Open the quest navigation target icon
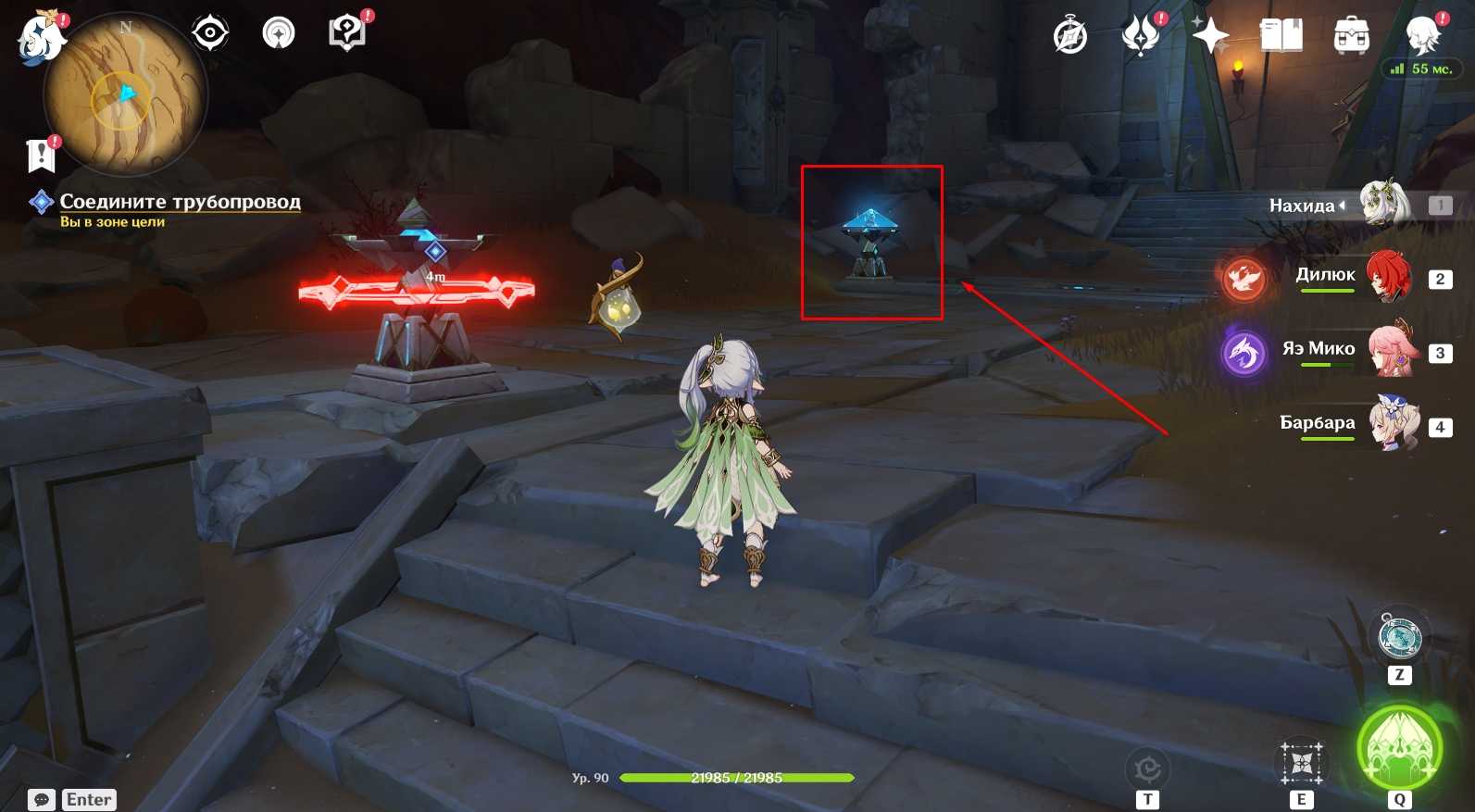This screenshot has height=812, width=1475. 210,34
